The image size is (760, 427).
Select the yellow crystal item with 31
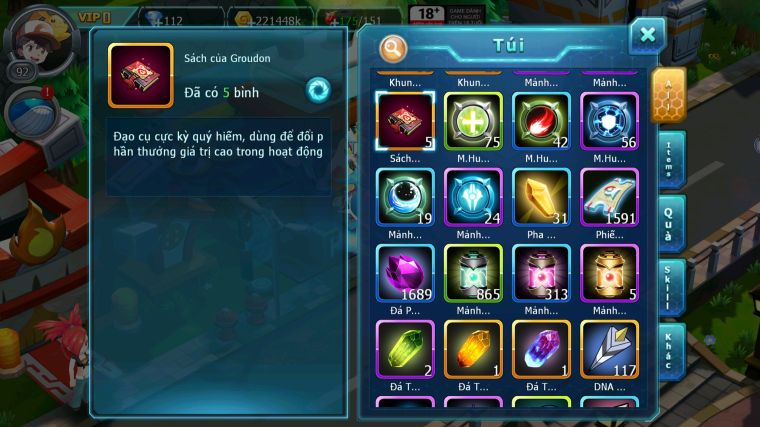click(x=541, y=197)
